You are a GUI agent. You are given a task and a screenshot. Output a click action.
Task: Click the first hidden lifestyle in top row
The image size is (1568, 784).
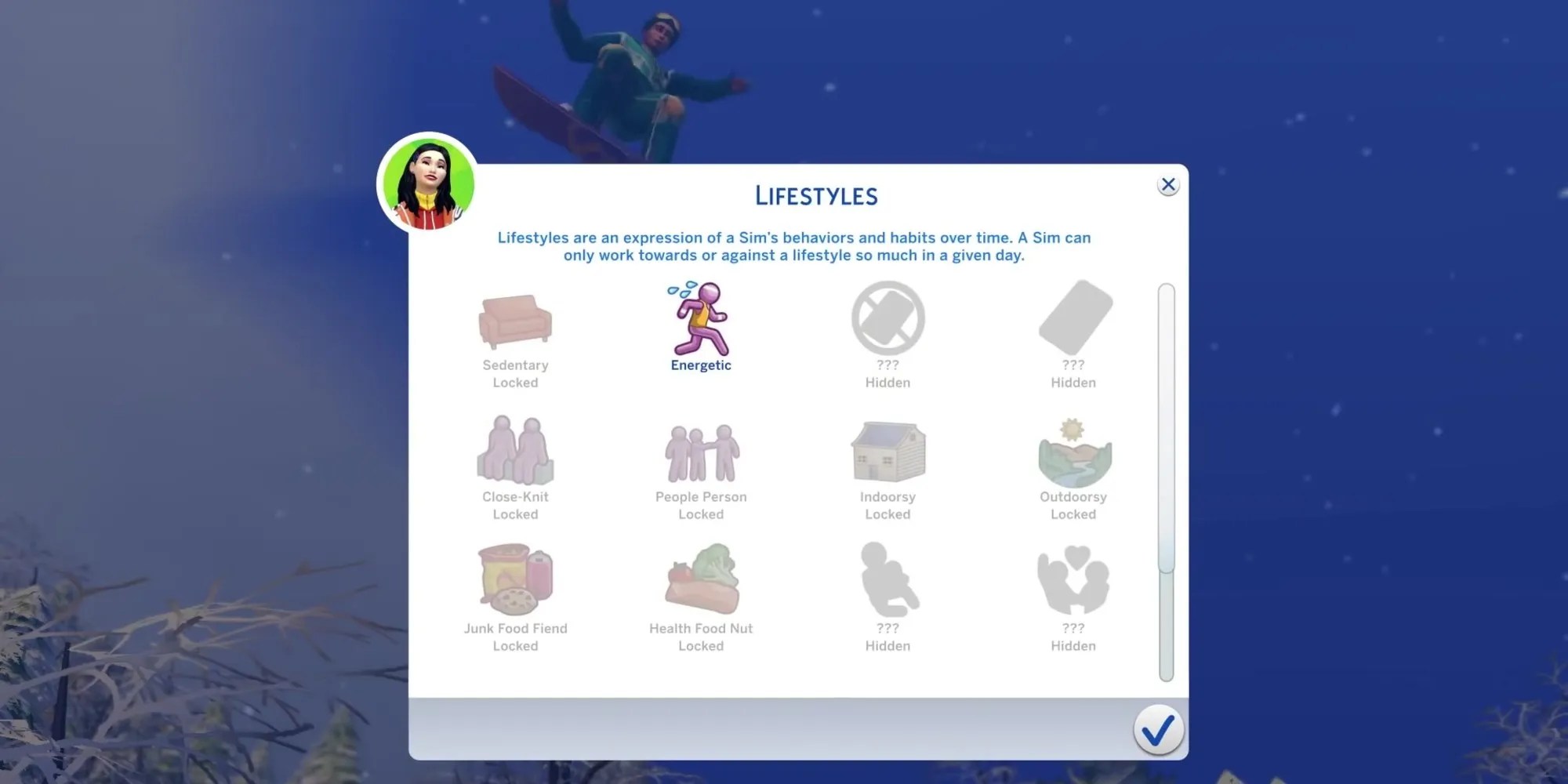tap(887, 319)
